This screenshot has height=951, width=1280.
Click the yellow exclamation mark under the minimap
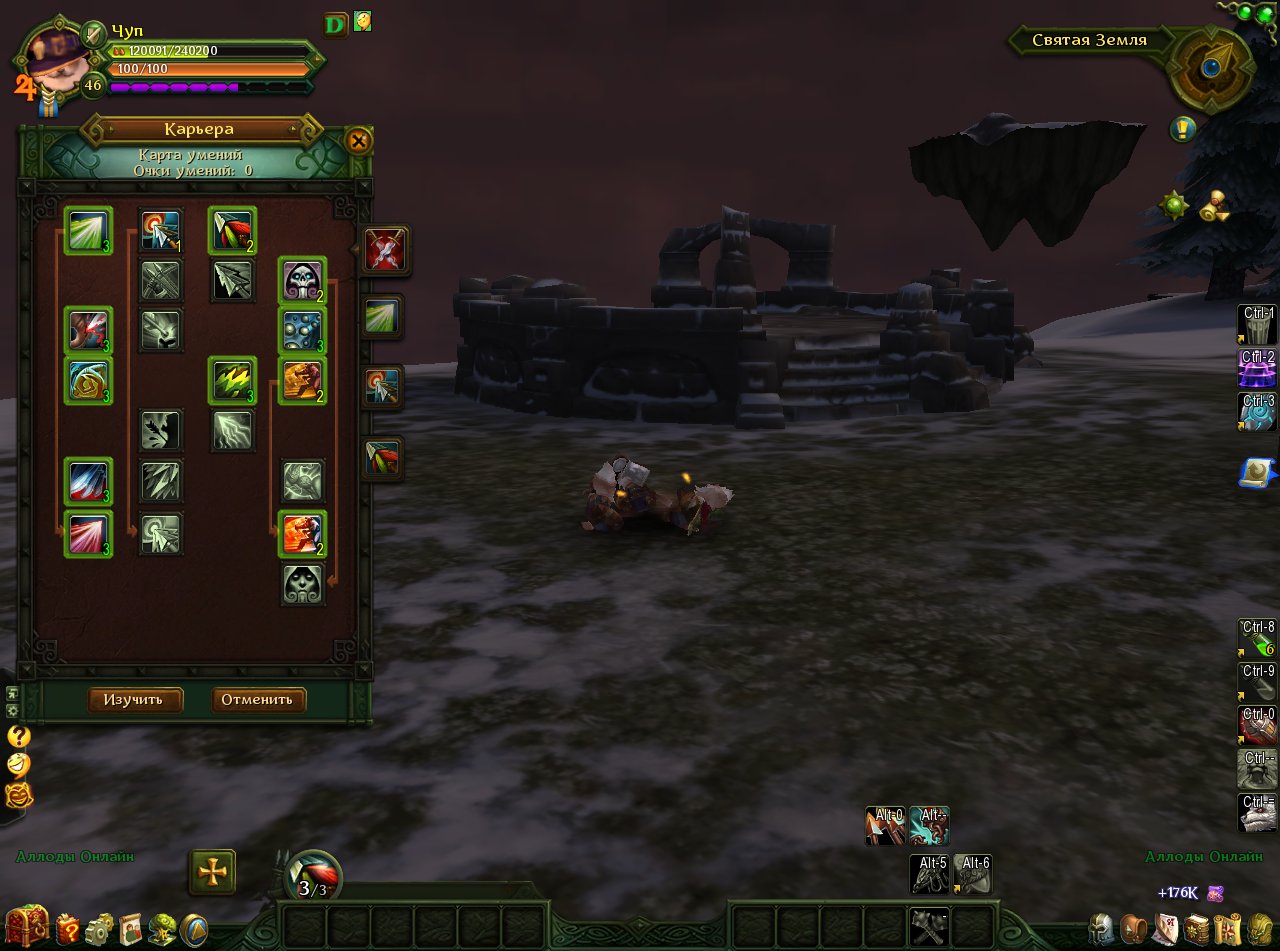(x=1184, y=129)
